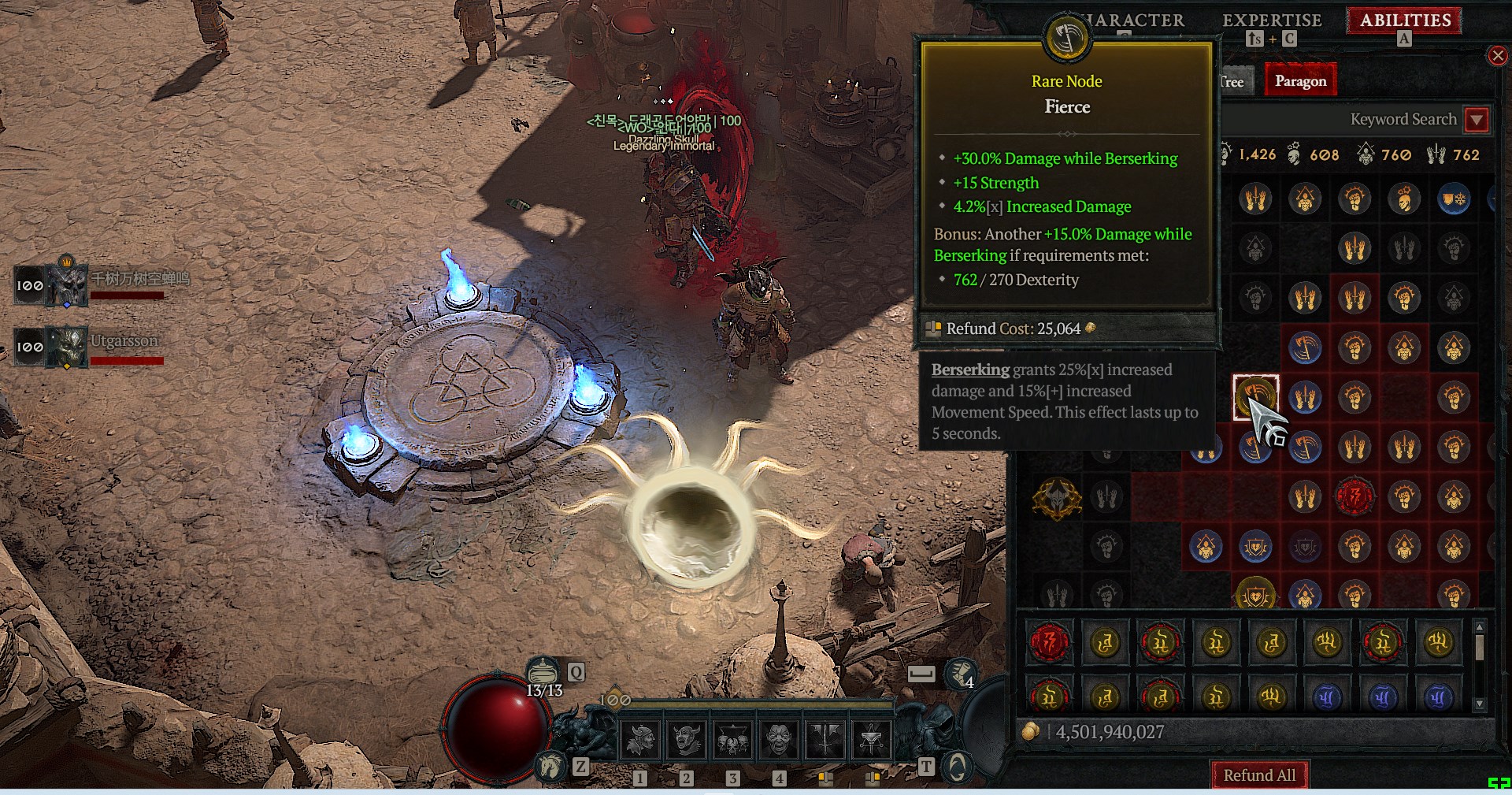
Task: Select the blue shield and snowflake node
Action: pos(1454,199)
